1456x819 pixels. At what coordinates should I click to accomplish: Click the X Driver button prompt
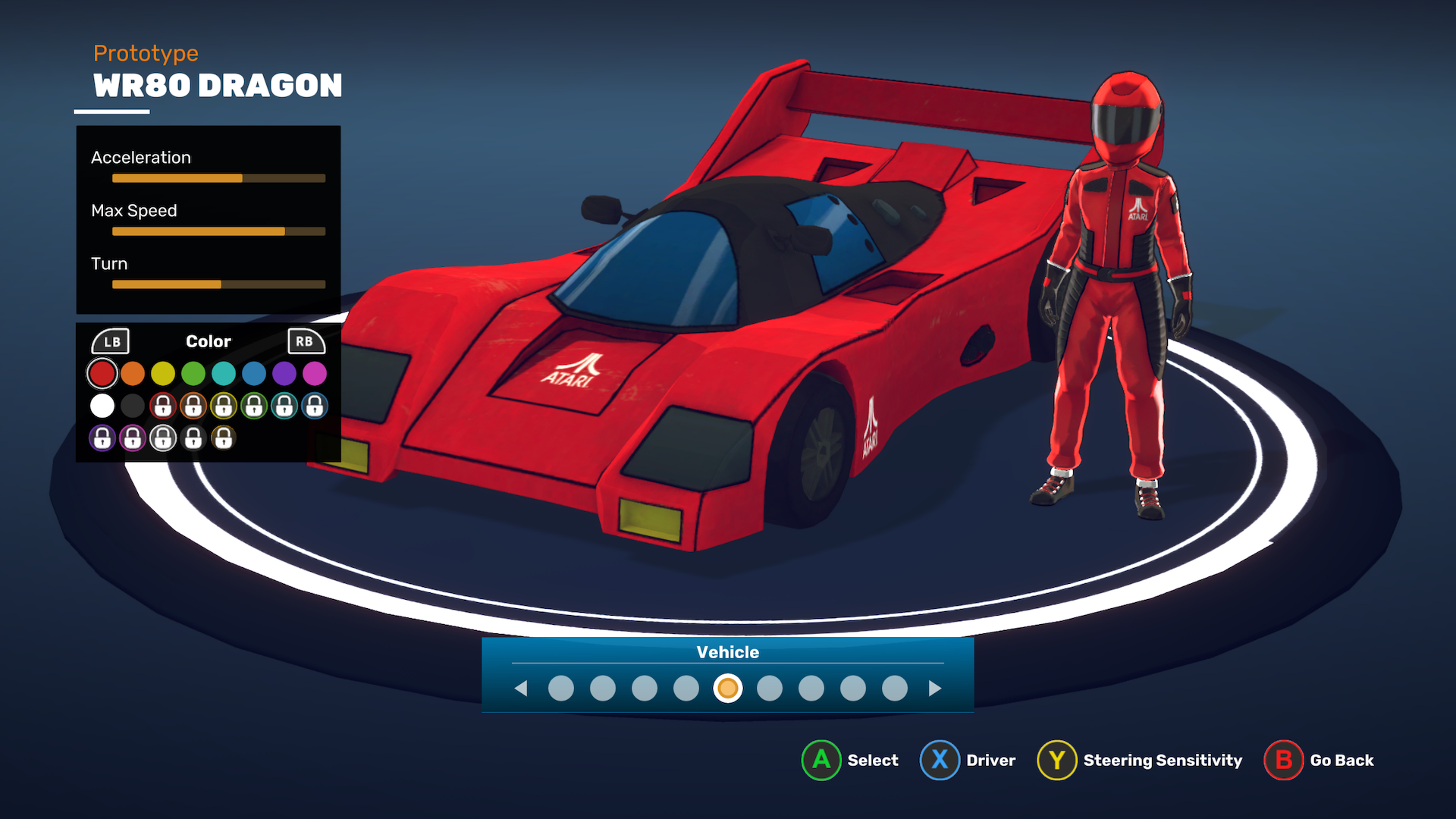(x=939, y=760)
